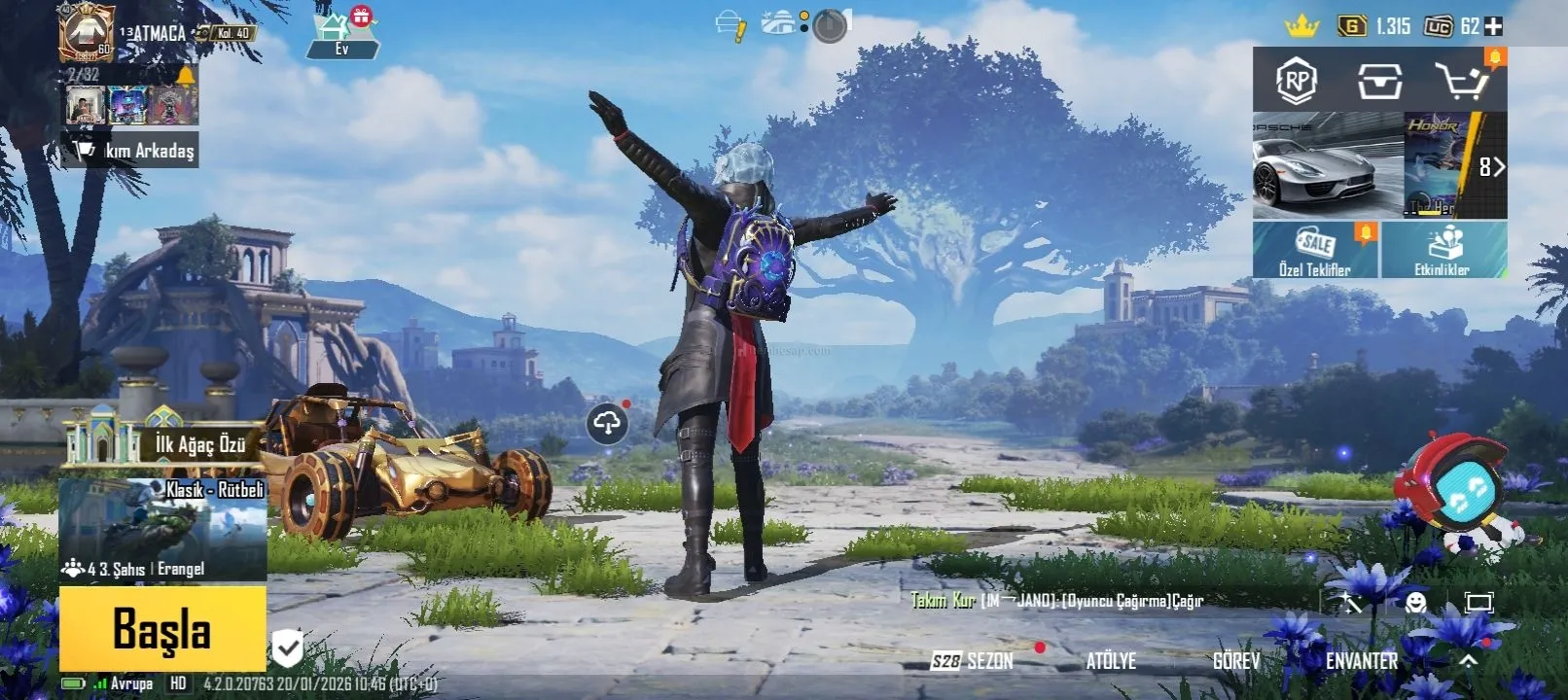1568x700 pixels.
Task: Click the Takım Kur team chat message
Action: tap(1056, 601)
